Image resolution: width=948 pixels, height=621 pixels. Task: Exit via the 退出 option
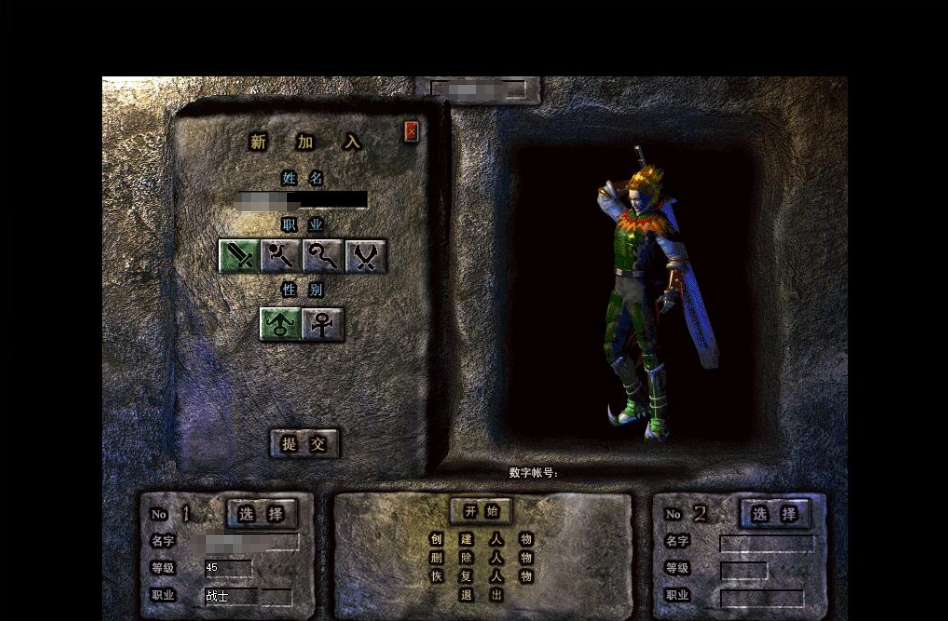[x=481, y=595]
